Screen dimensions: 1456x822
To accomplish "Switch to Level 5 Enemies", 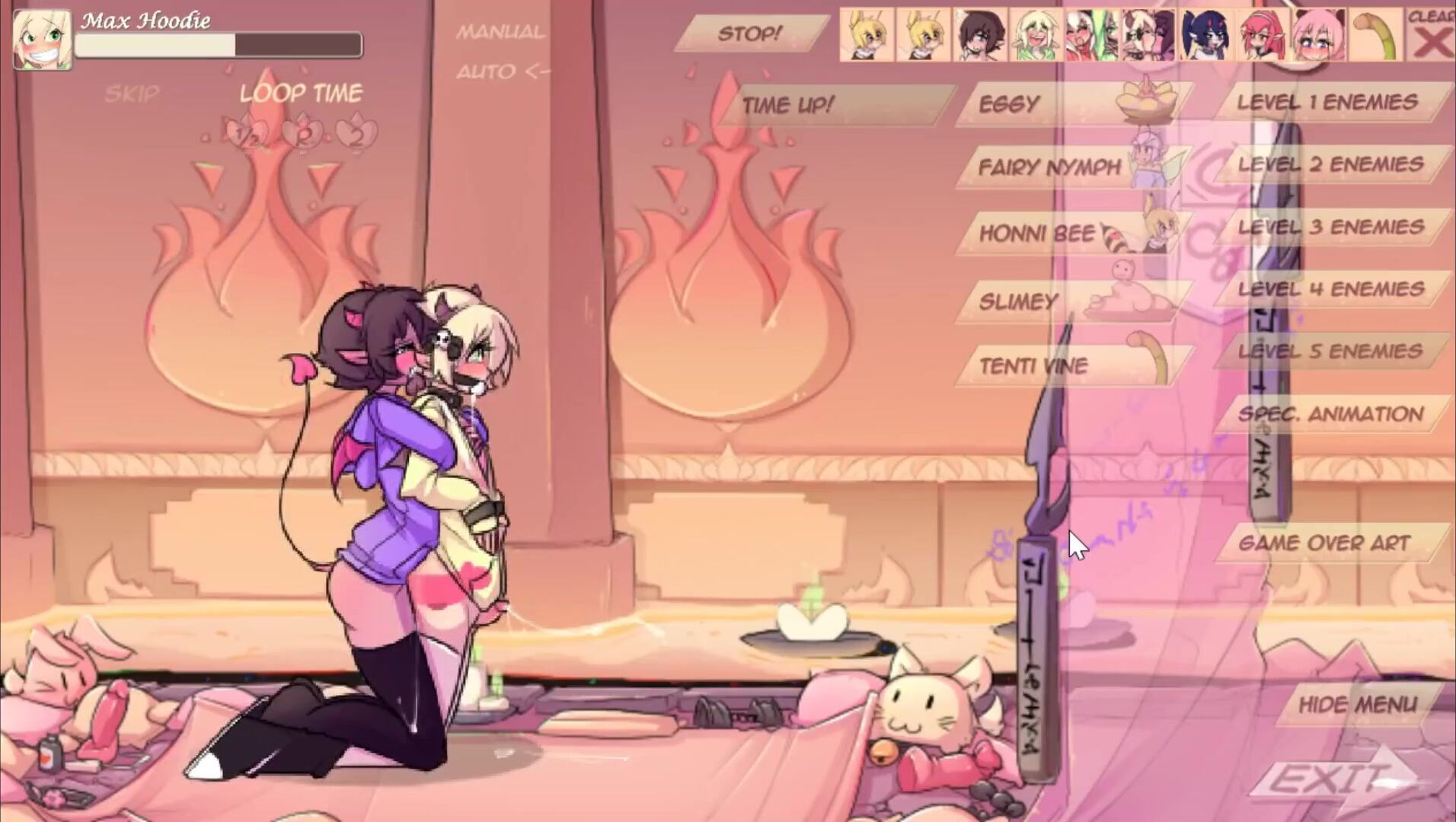I will pyautogui.click(x=1330, y=352).
